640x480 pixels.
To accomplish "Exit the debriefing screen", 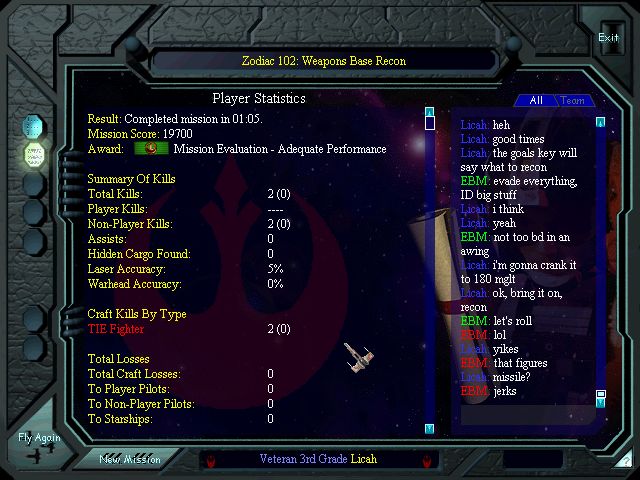I will tap(608, 39).
